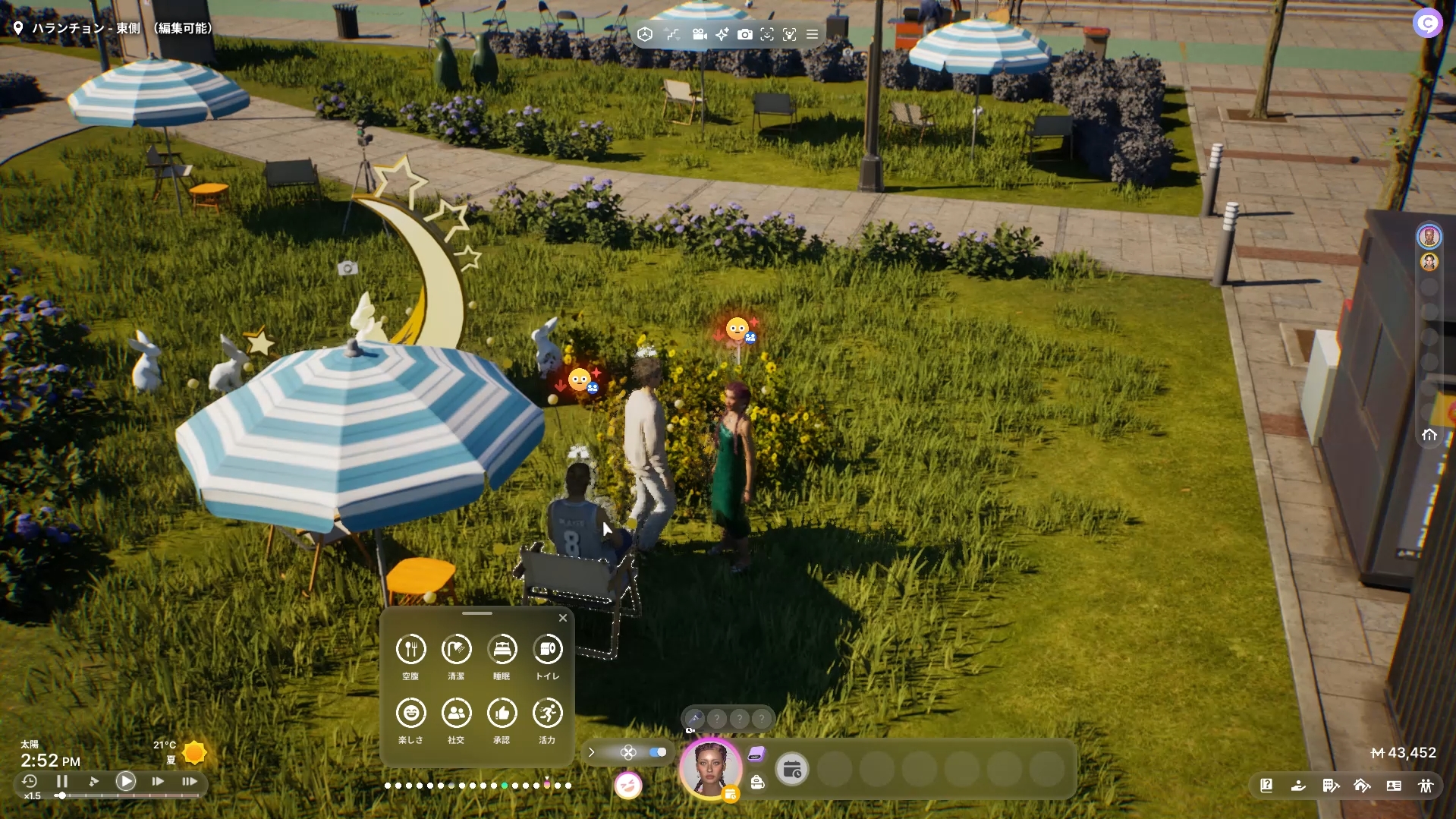Activate the fastest time speed
The height and width of the screenshot is (819, 1456).
[190, 781]
